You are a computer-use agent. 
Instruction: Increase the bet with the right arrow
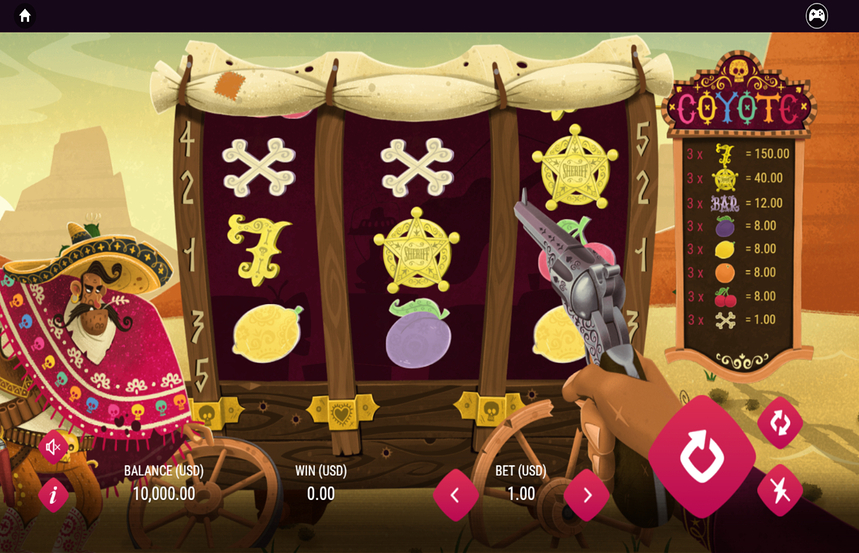pyautogui.click(x=587, y=494)
